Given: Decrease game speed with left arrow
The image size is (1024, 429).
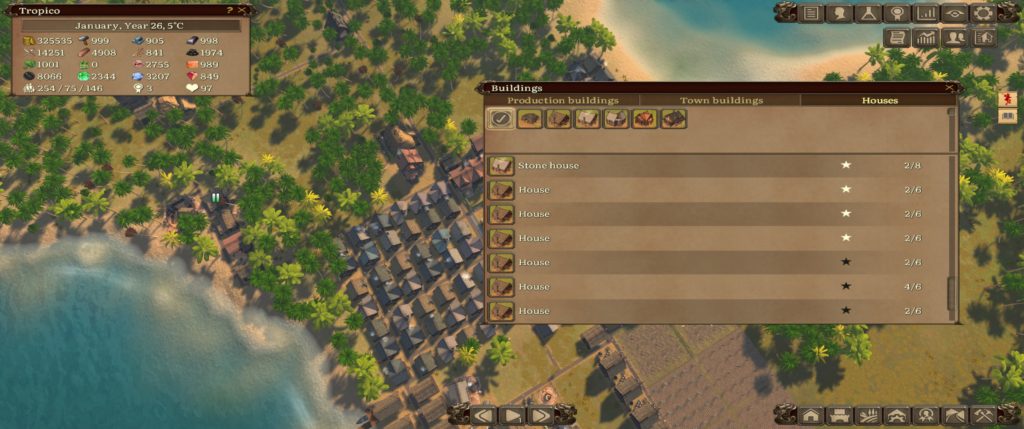Looking at the screenshot, I should [484, 414].
